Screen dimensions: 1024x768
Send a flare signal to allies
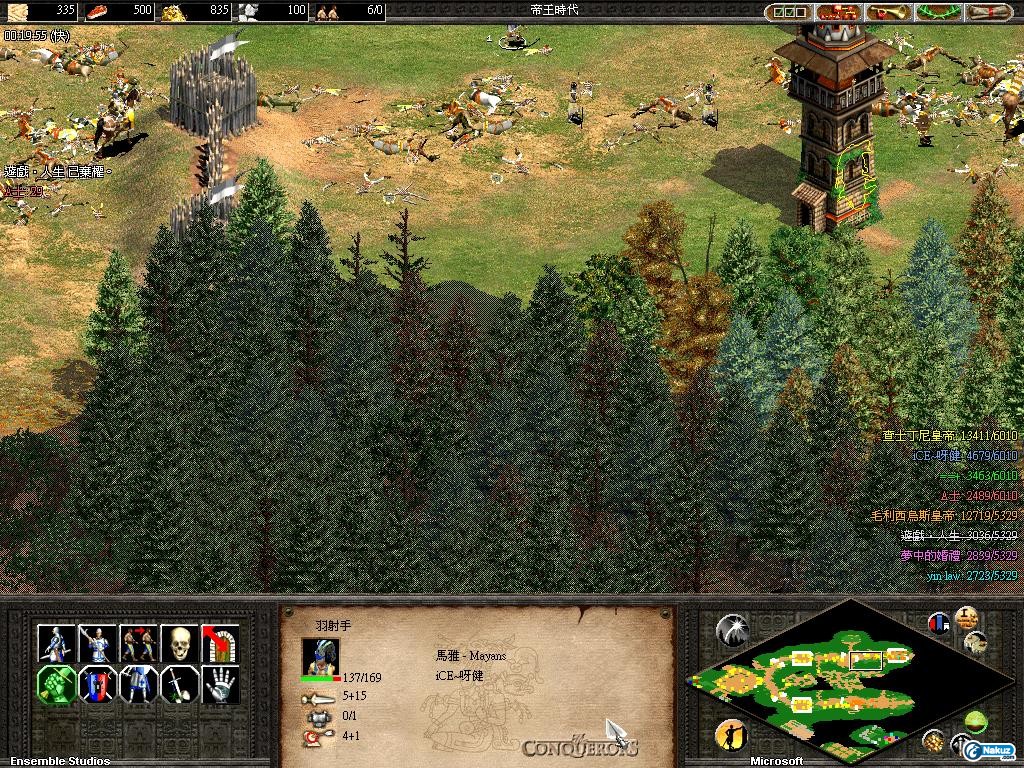733,629
